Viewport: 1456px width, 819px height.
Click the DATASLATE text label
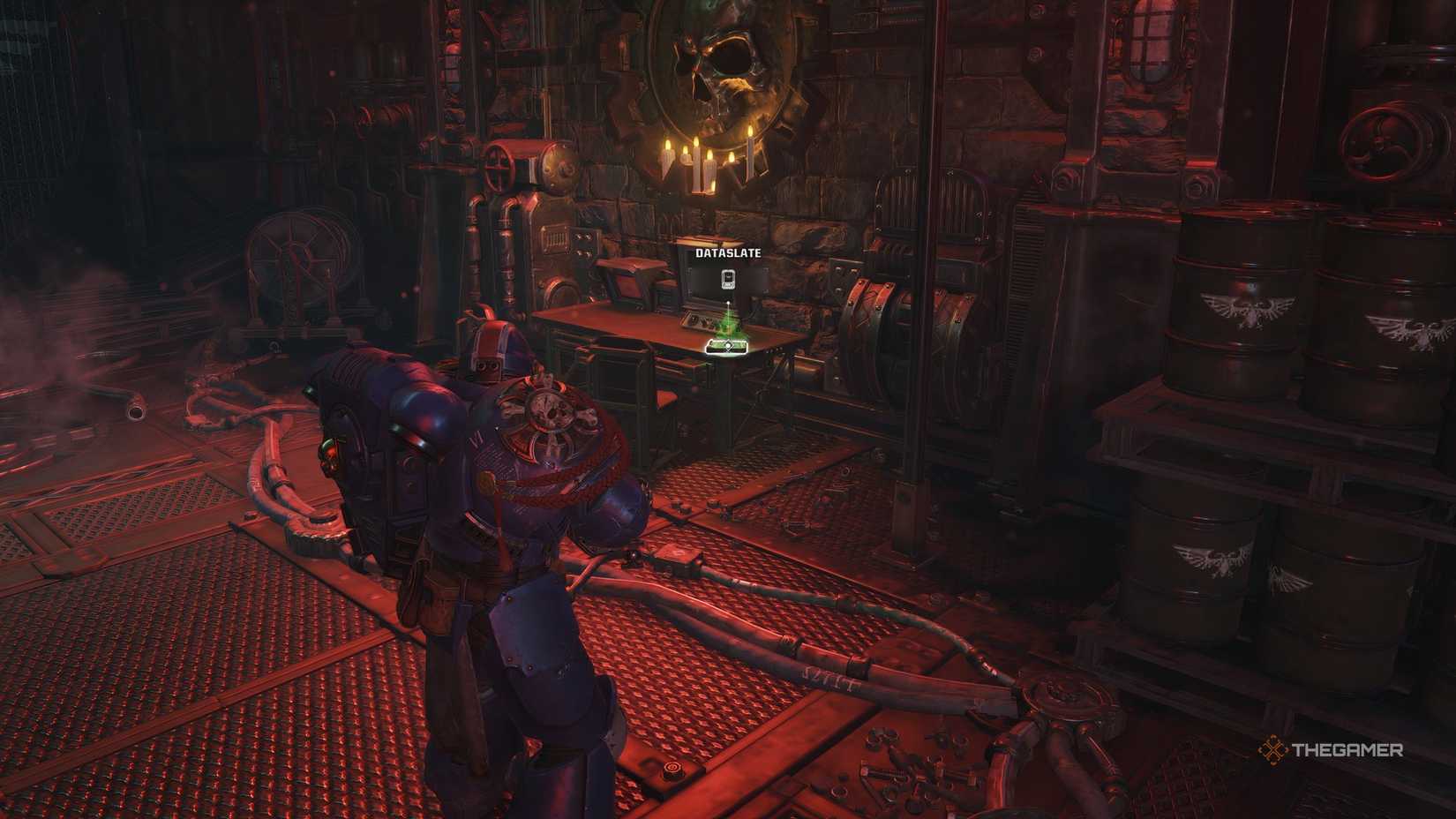727,252
